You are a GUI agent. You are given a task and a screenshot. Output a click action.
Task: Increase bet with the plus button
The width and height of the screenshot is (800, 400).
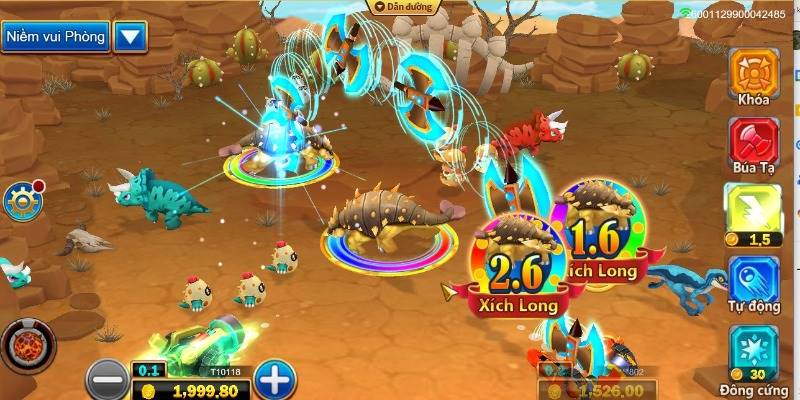275,379
